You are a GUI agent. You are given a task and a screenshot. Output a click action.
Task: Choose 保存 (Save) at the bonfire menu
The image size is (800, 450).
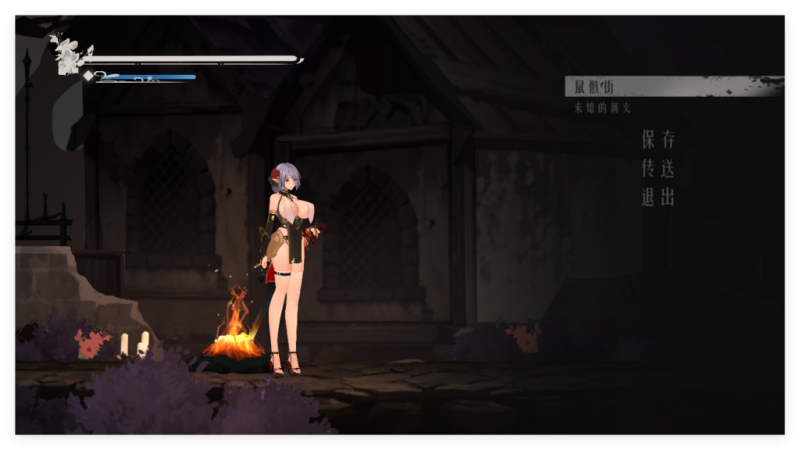pos(658,139)
